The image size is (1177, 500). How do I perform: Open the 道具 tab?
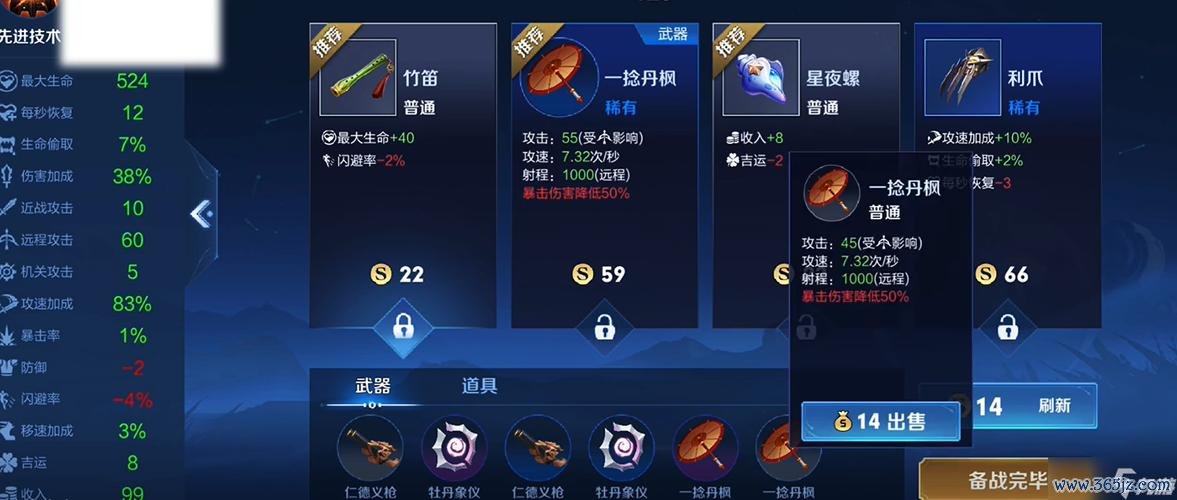479,386
